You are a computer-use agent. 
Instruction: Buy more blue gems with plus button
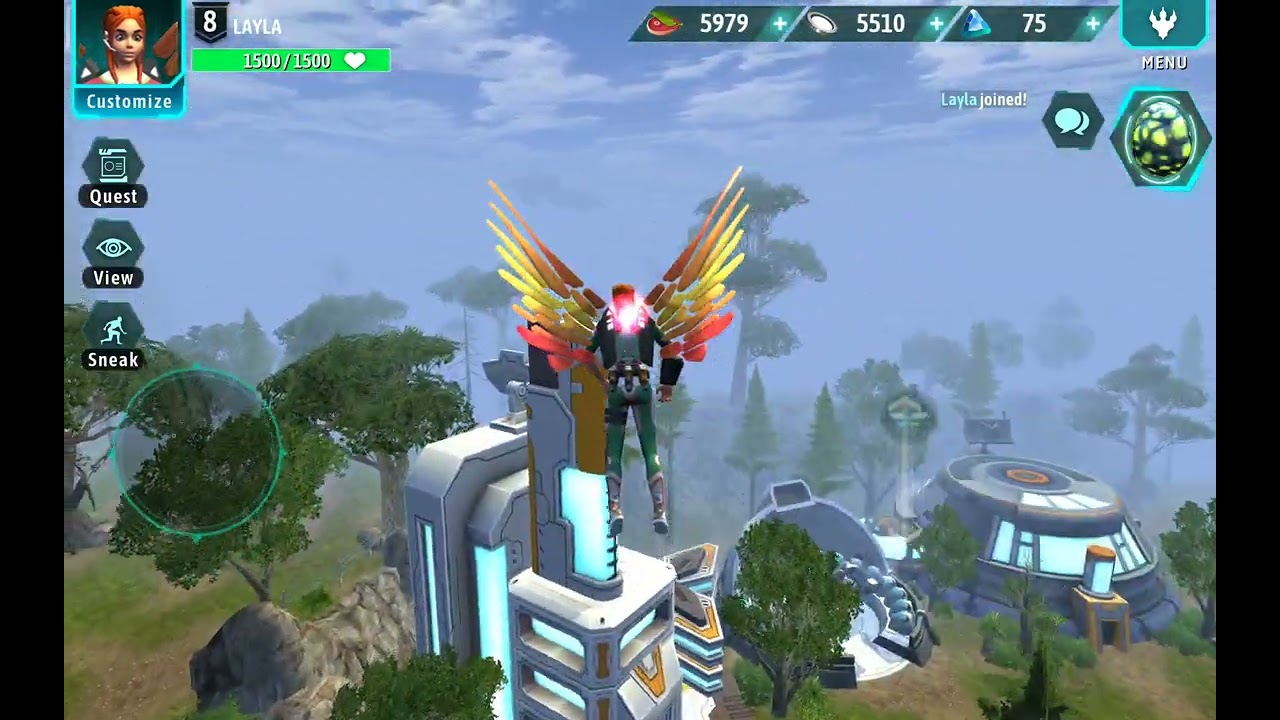tap(1093, 24)
